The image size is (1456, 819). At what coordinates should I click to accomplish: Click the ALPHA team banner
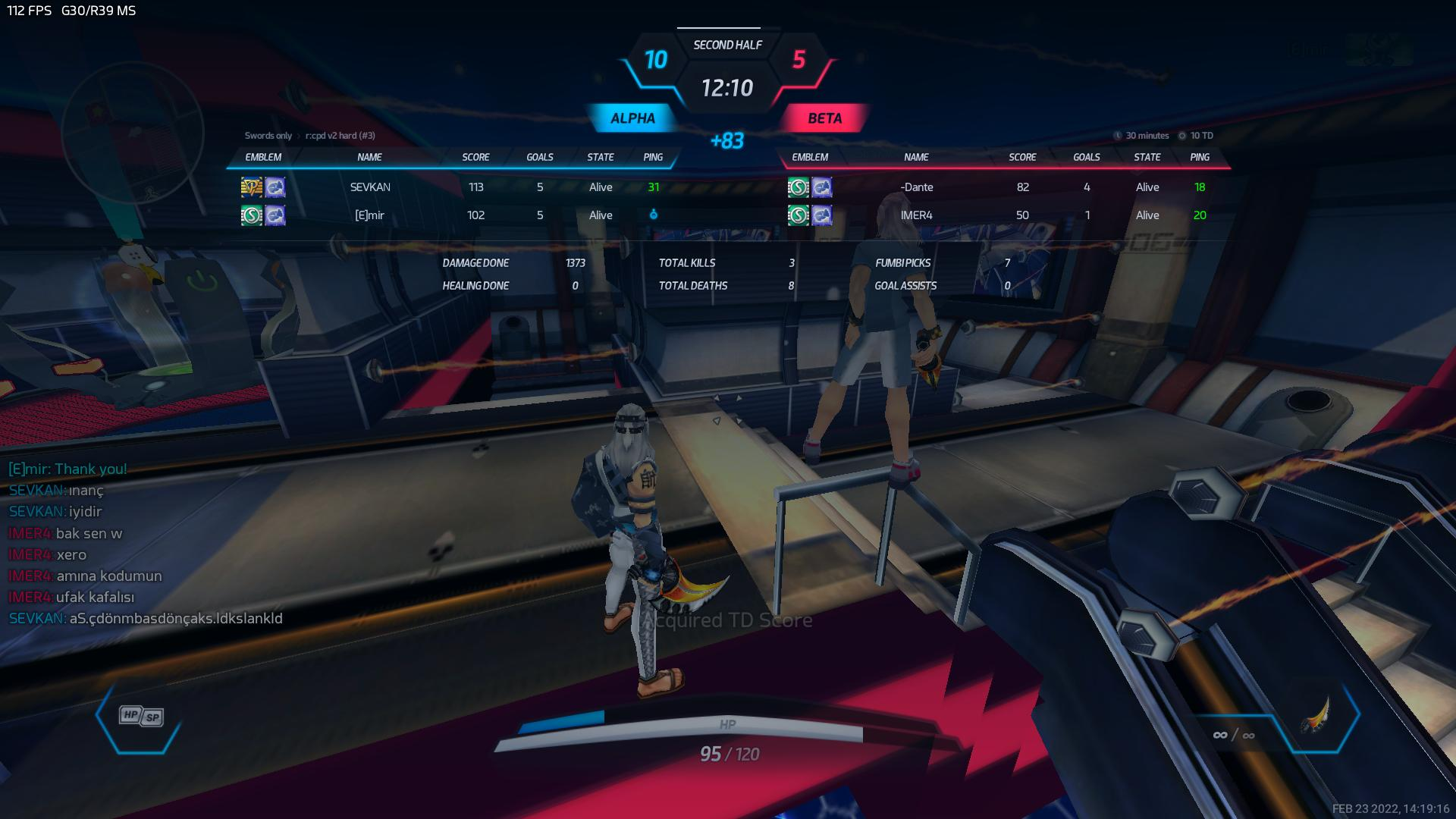[632, 118]
